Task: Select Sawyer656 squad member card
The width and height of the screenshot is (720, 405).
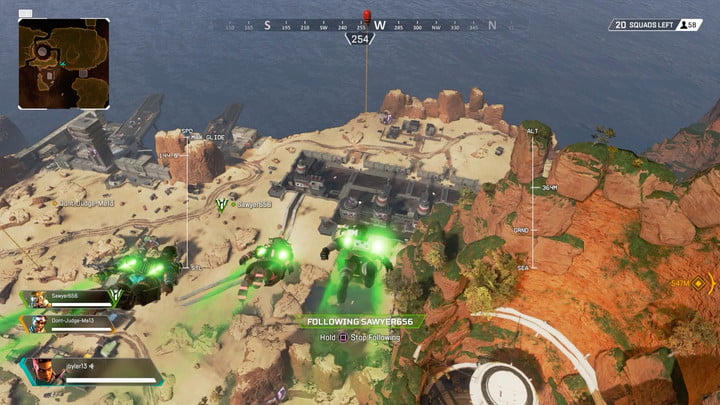Action: click(70, 299)
